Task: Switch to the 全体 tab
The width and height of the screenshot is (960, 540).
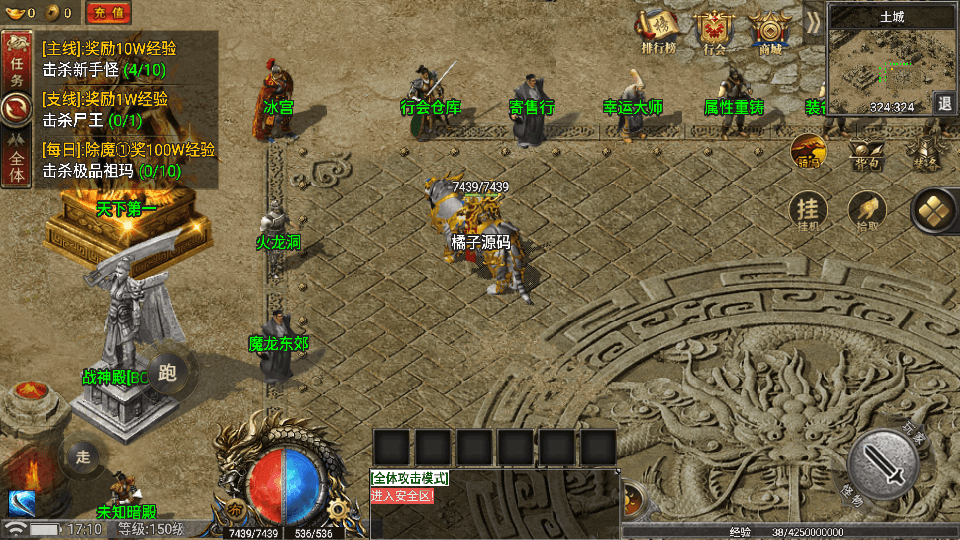Action: pos(16,162)
